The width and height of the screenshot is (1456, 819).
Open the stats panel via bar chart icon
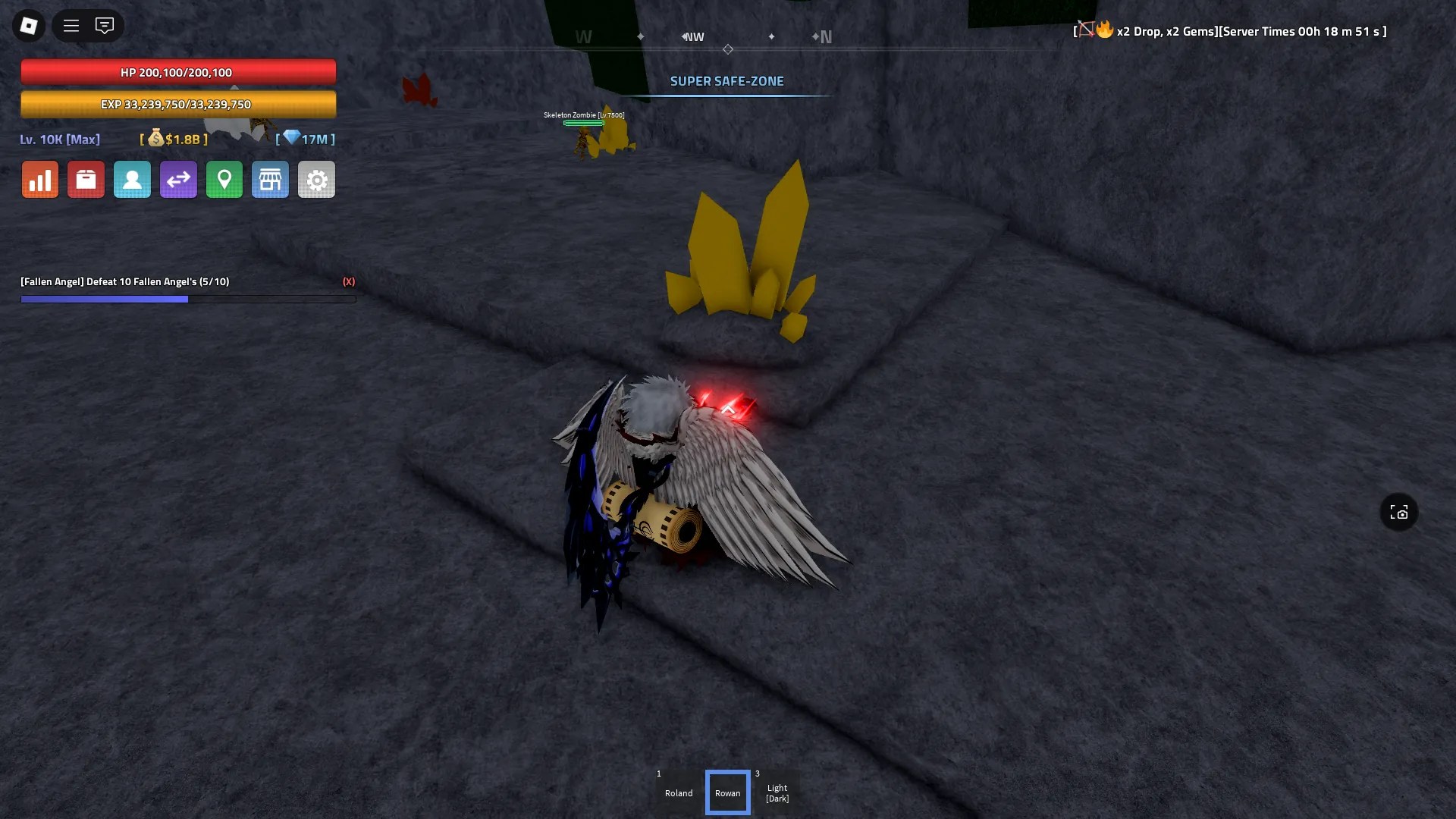(x=39, y=179)
